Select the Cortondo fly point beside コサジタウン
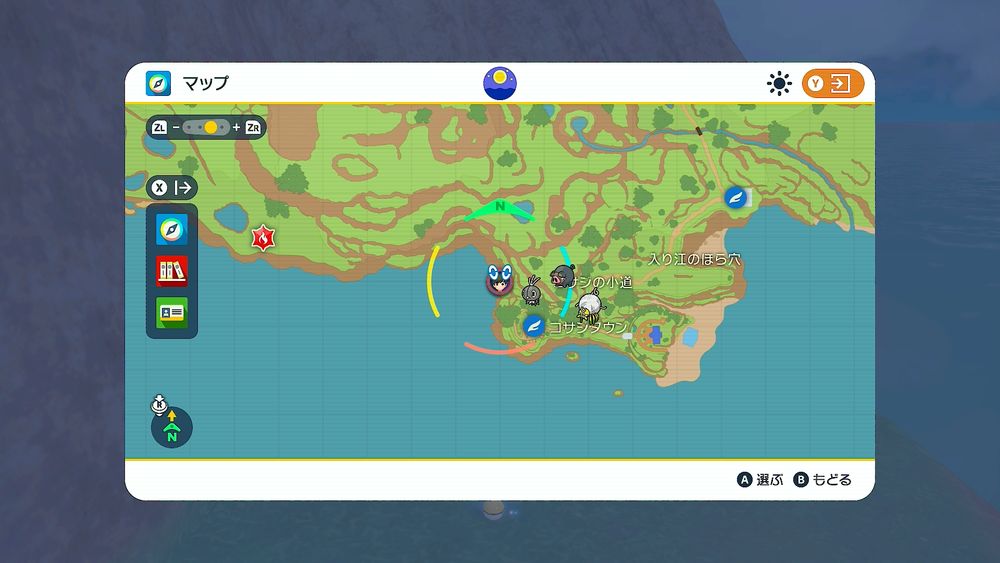This screenshot has height=563, width=1000. 534,325
